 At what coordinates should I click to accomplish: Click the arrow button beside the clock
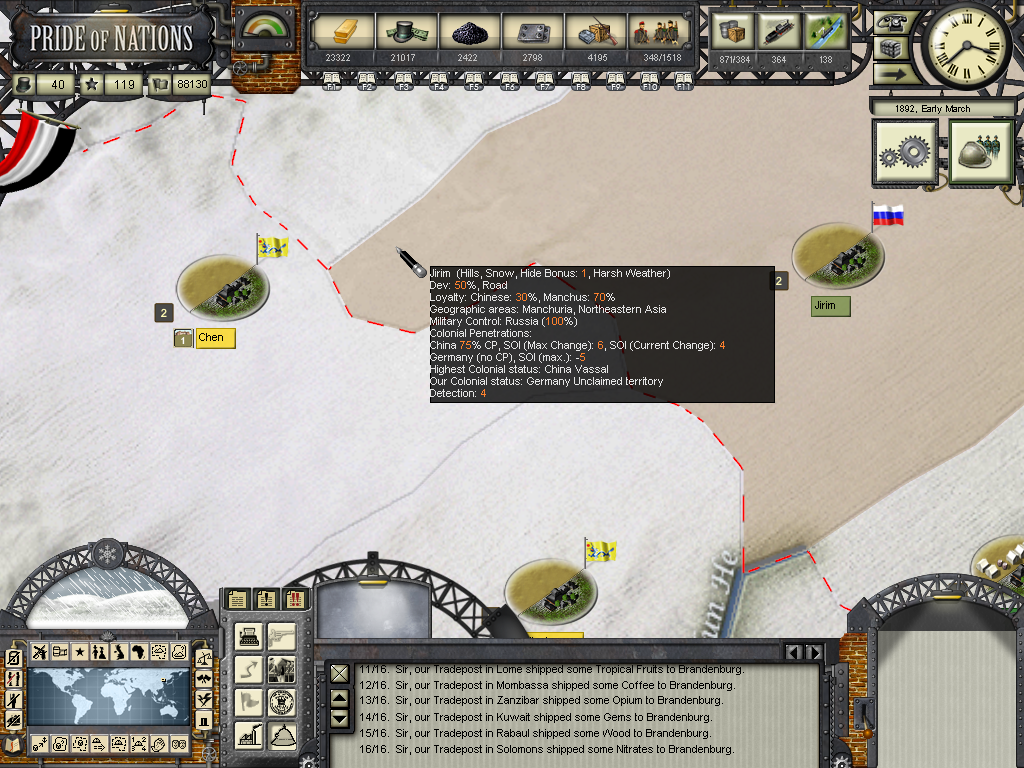point(892,73)
